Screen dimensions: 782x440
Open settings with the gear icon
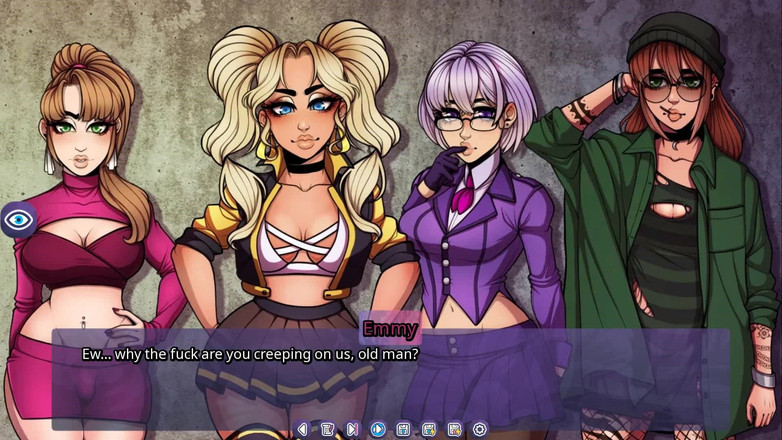coord(480,429)
